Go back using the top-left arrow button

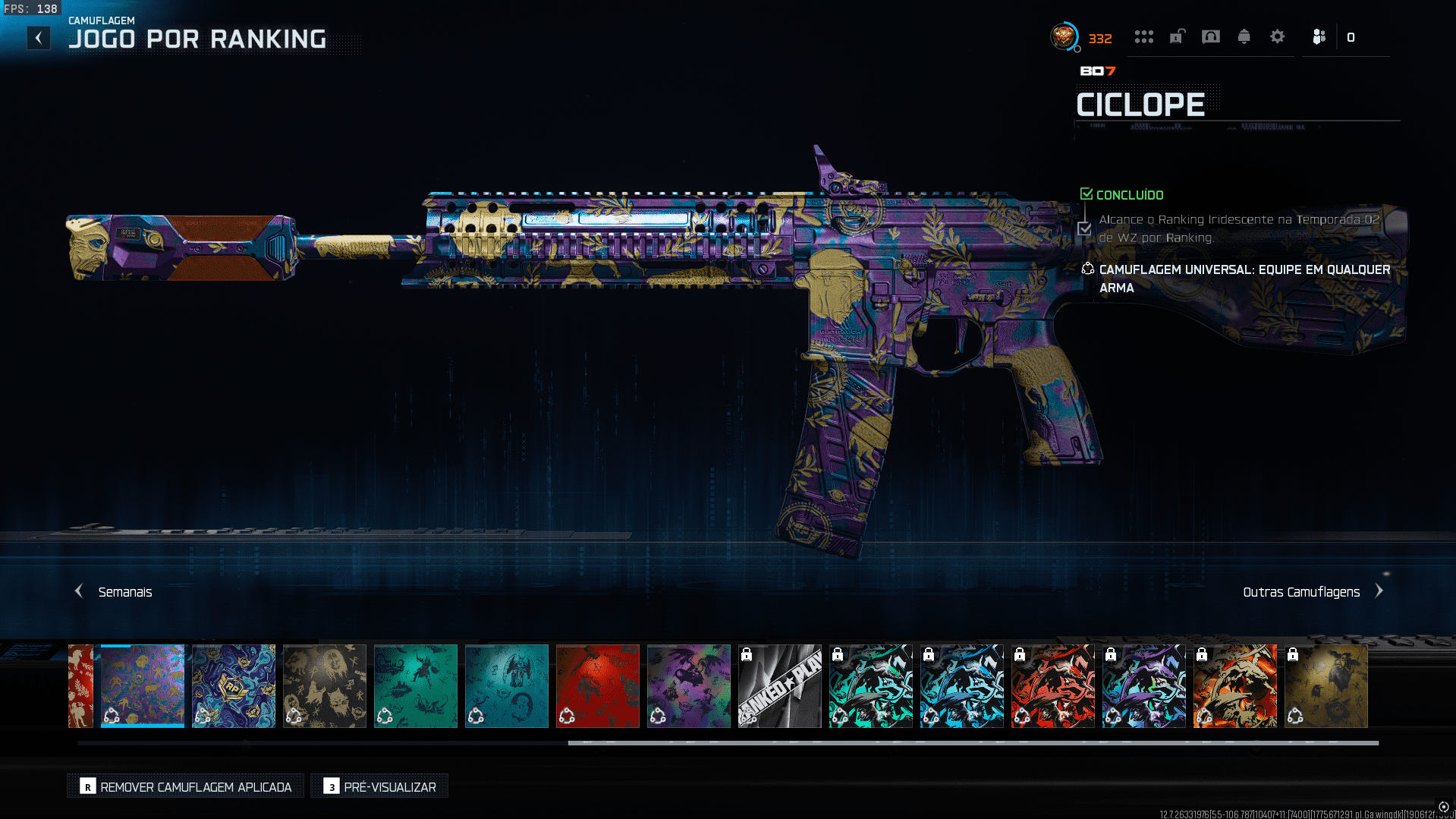[39, 38]
